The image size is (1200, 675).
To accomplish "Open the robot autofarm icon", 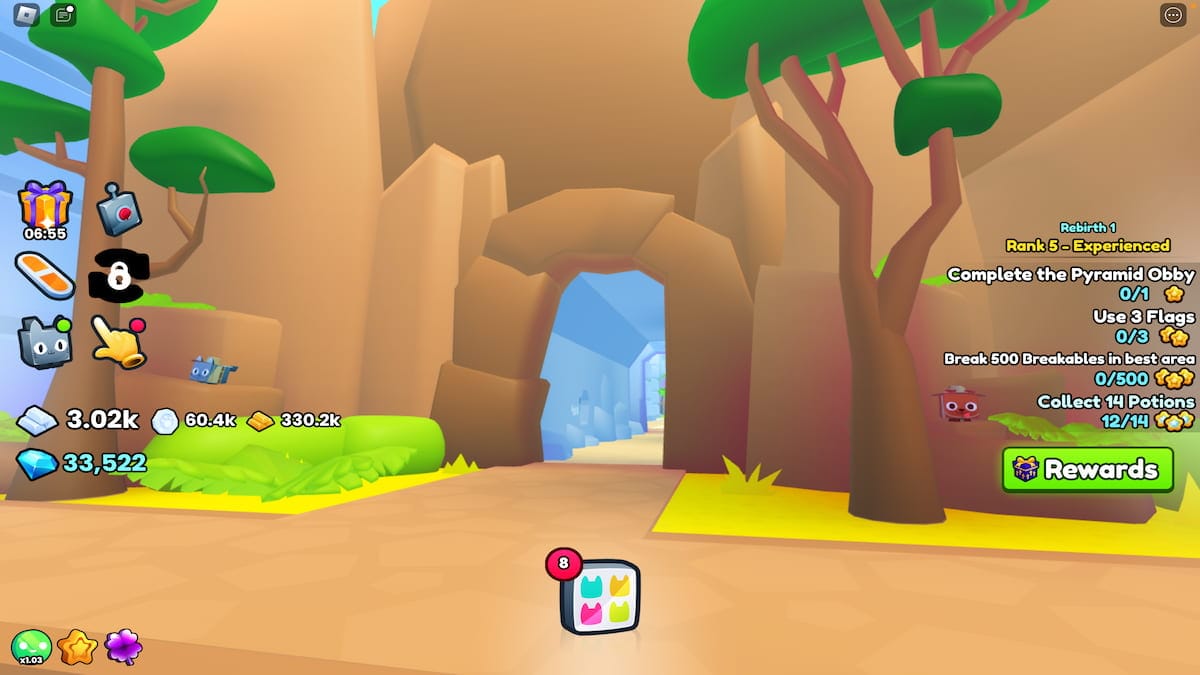I will point(119,209).
